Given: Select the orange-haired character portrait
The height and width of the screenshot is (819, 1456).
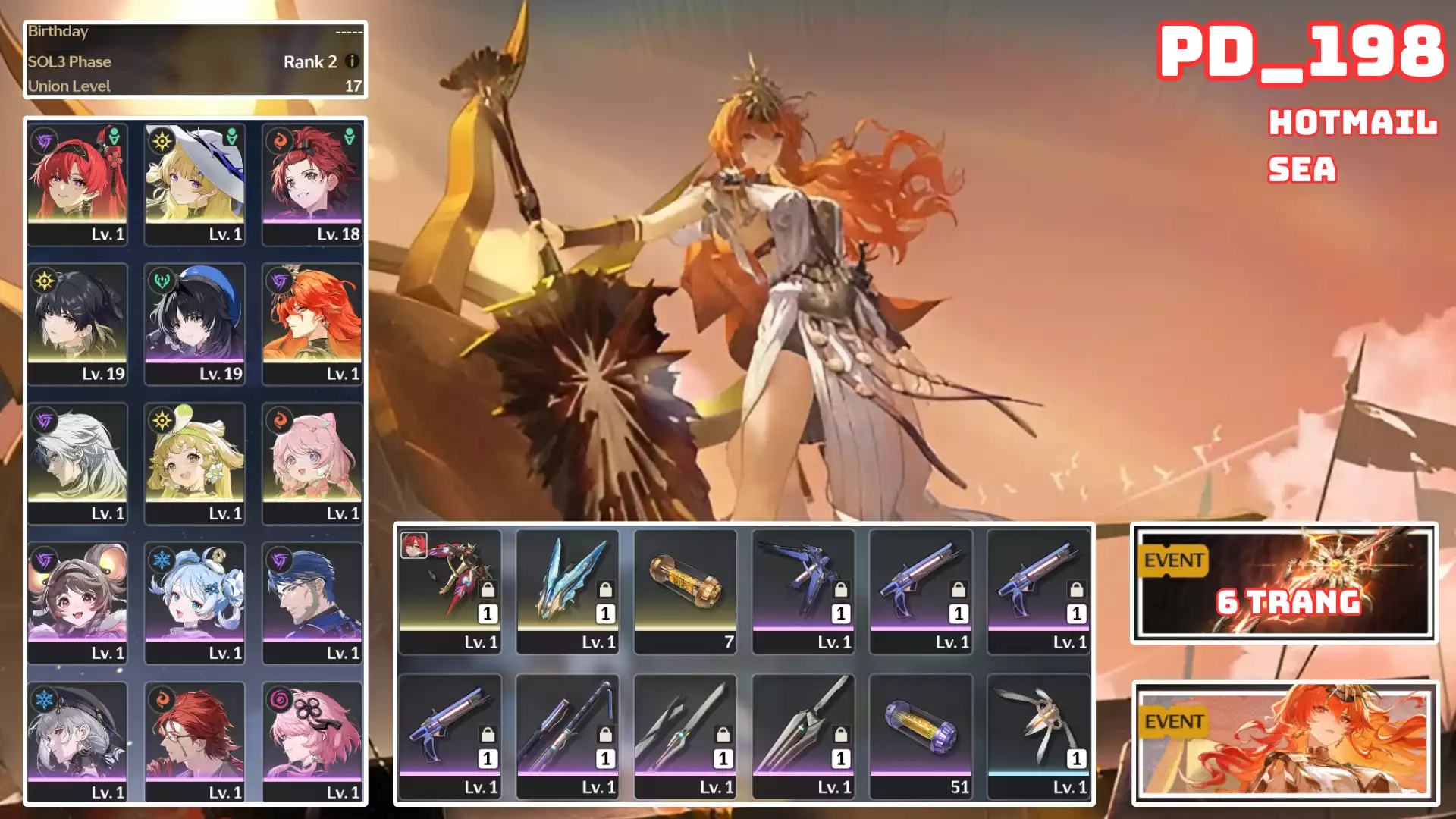Looking at the screenshot, I should 312,324.
